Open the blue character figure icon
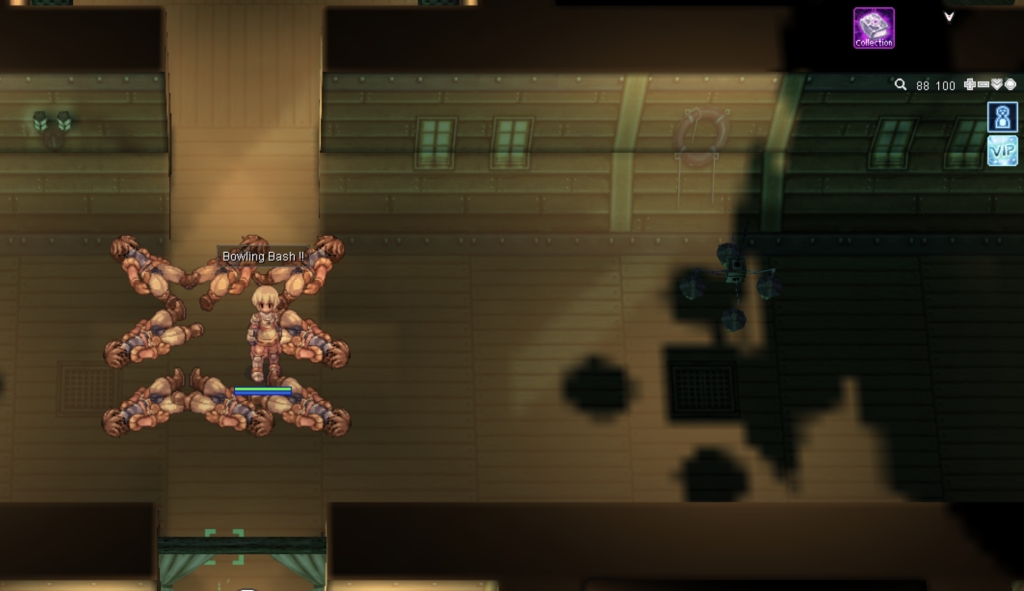The image size is (1024, 591). [x=1002, y=117]
